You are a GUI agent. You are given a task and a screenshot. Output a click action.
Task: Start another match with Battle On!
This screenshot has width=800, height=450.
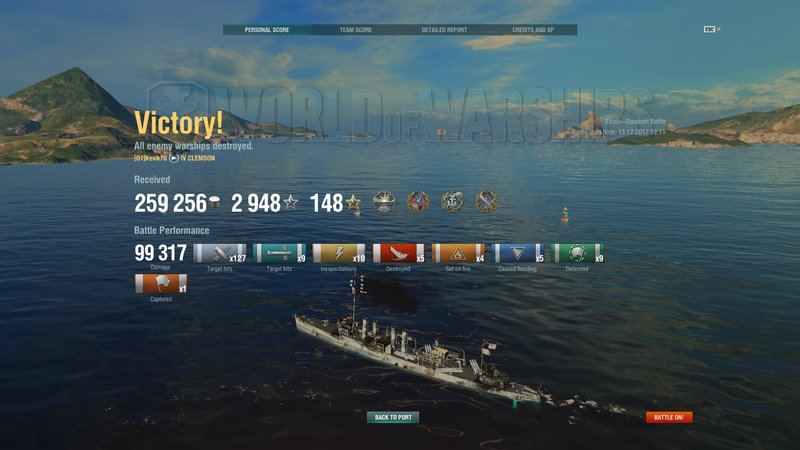point(669,417)
